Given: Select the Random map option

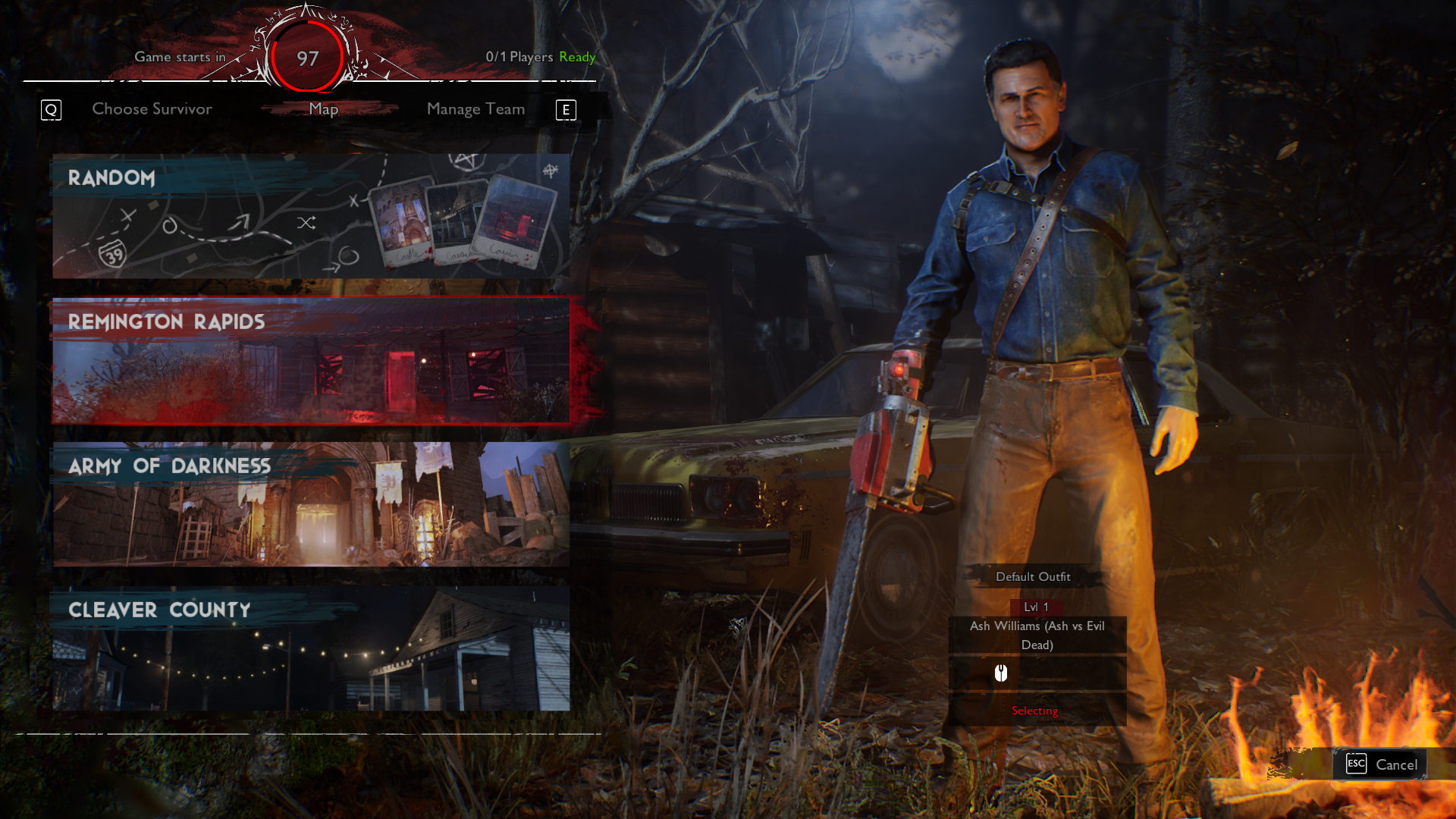Looking at the screenshot, I should coord(311,217).
